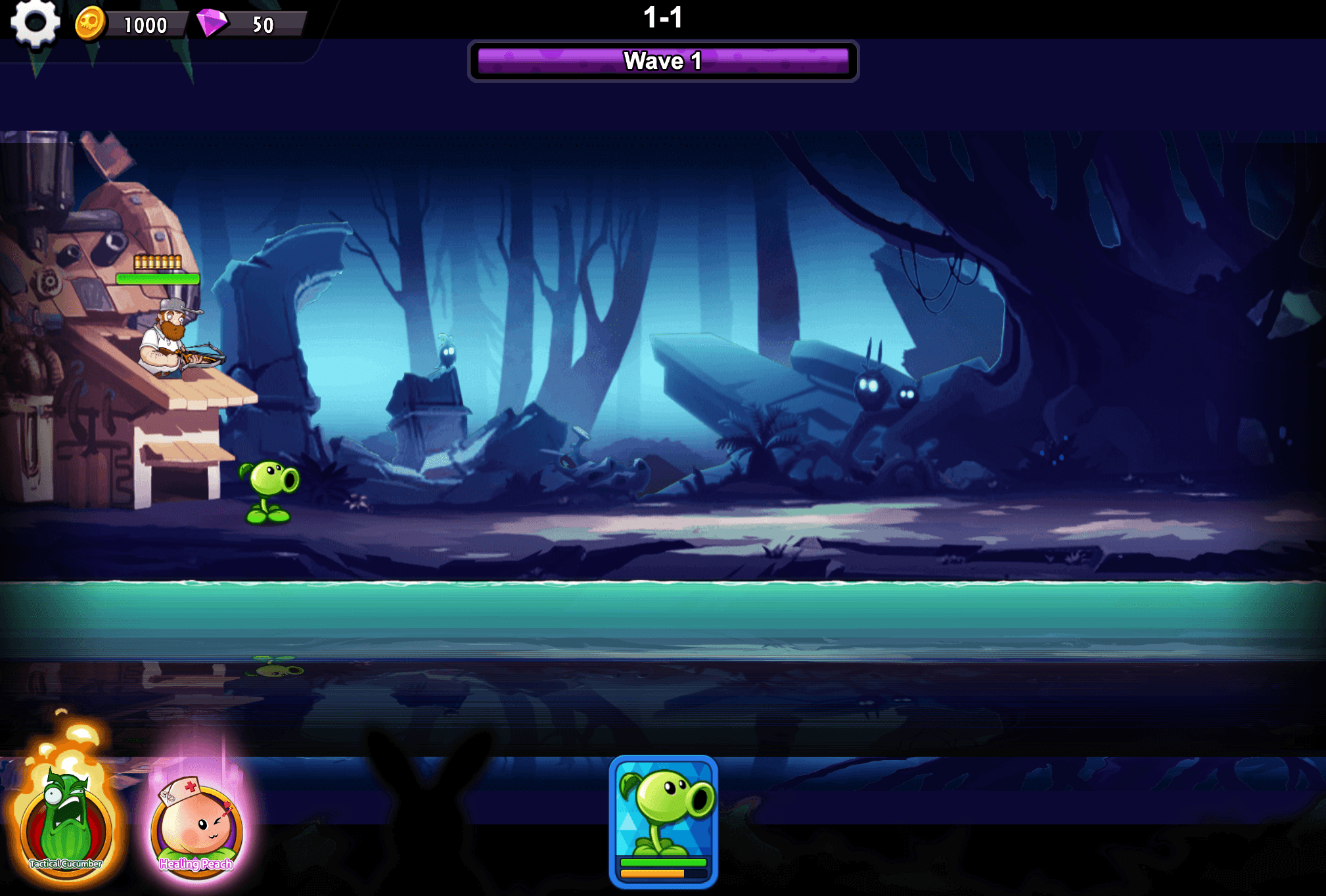Open the settings gear menu
This screenshot has height=896, width=1326.
pyautogui.click(x=36, y=25)
